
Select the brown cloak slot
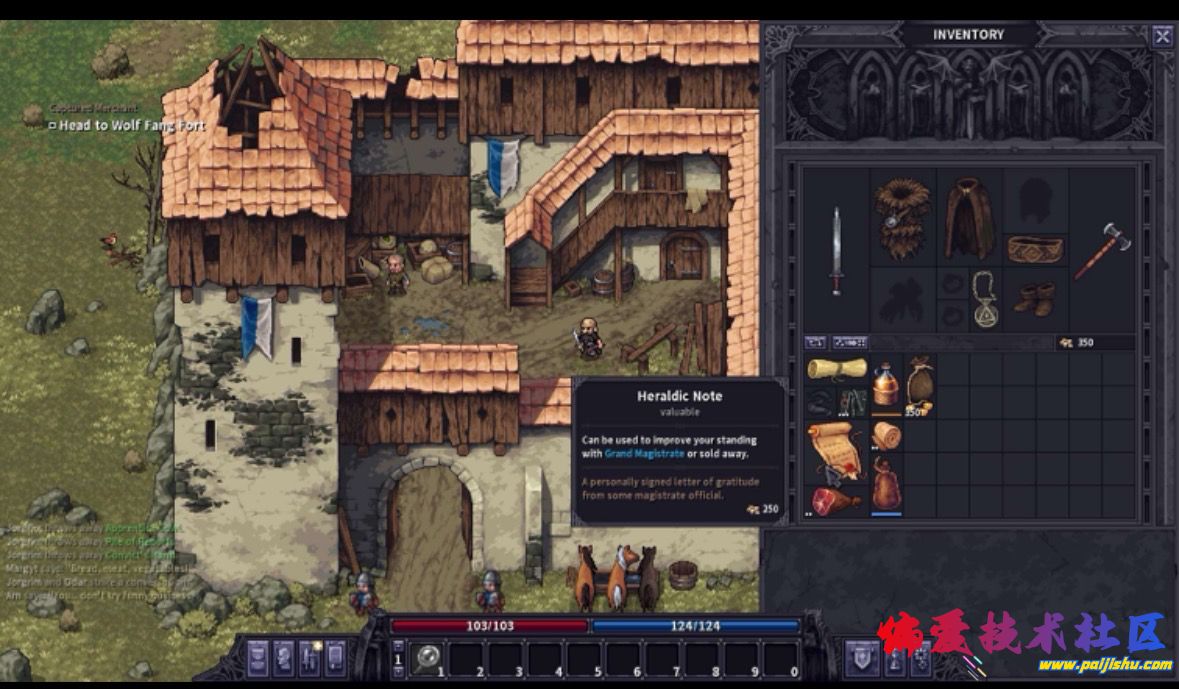(x=968, y=216)
